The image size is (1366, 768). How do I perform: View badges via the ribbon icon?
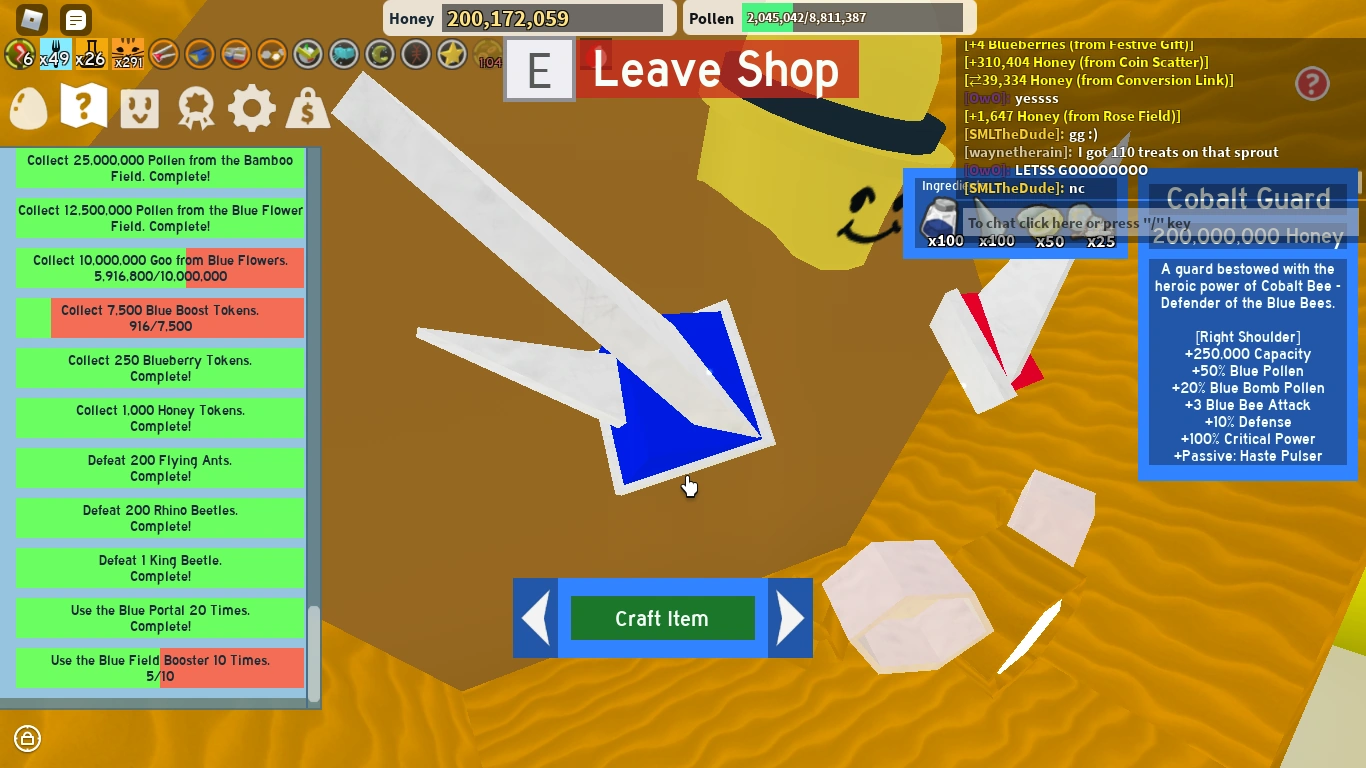(195, 107)
